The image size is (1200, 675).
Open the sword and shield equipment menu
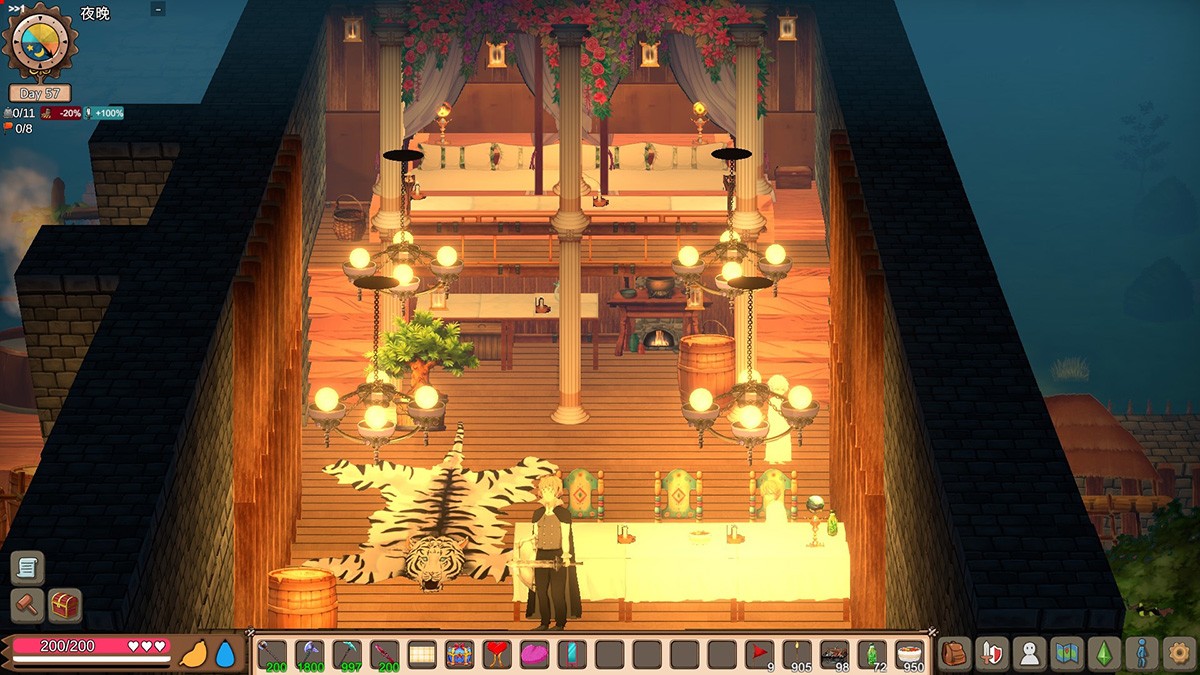(x=991, y=654)
